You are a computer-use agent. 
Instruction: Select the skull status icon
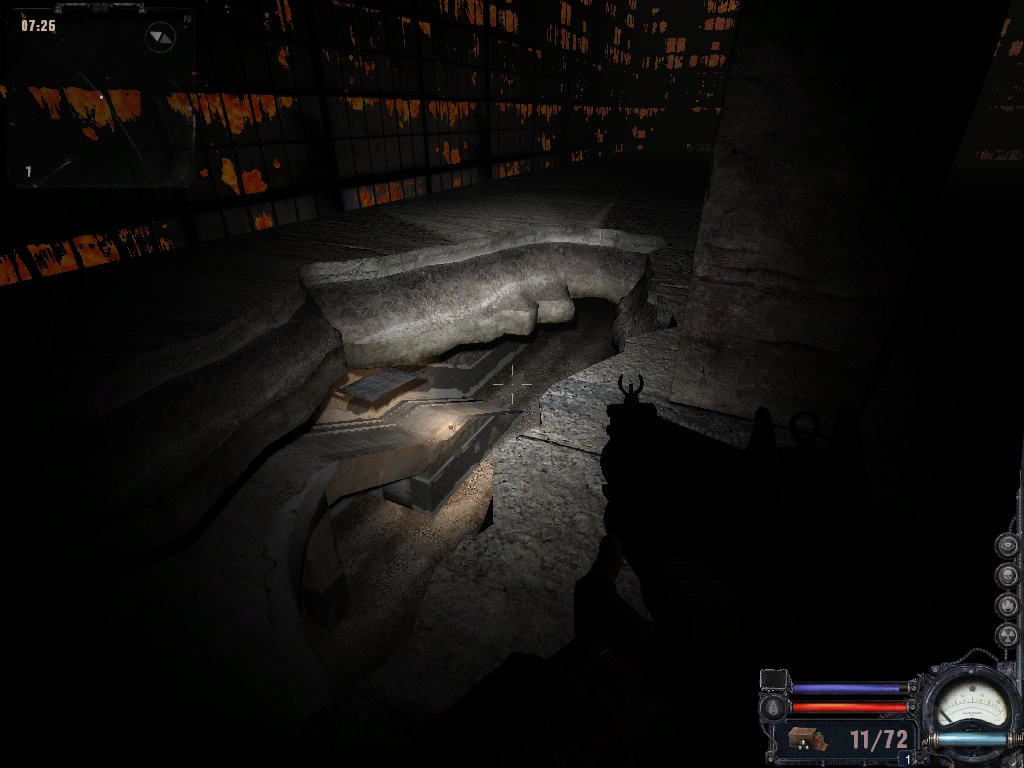pos(1006,576)
